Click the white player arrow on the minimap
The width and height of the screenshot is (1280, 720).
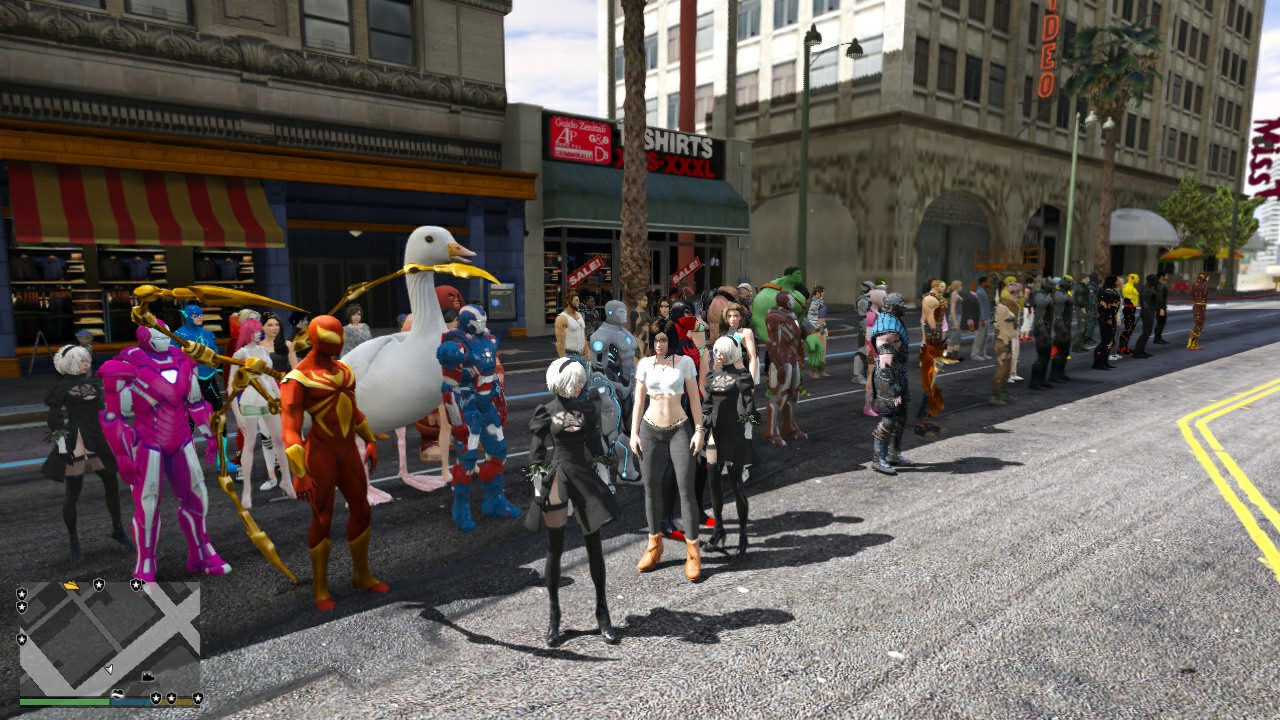click(108, 667)
